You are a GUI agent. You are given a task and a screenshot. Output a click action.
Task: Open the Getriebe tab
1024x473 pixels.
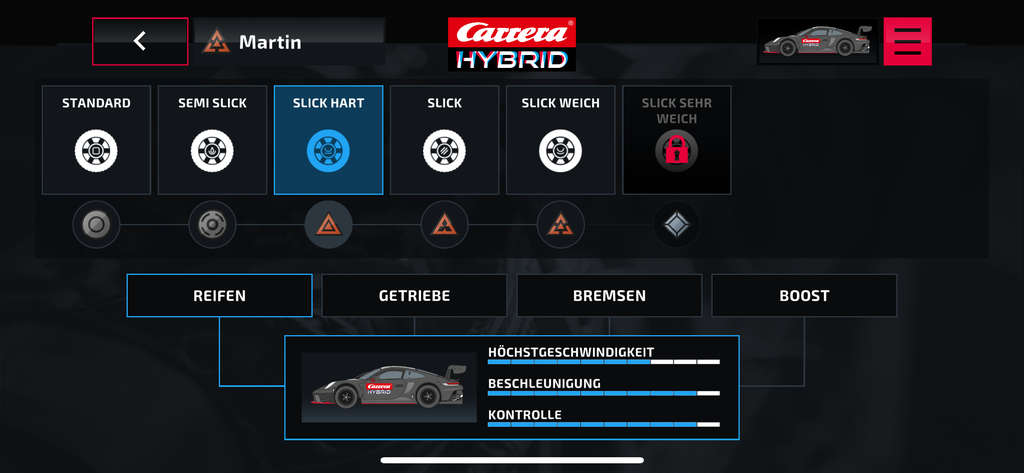[x=414, y=296]
